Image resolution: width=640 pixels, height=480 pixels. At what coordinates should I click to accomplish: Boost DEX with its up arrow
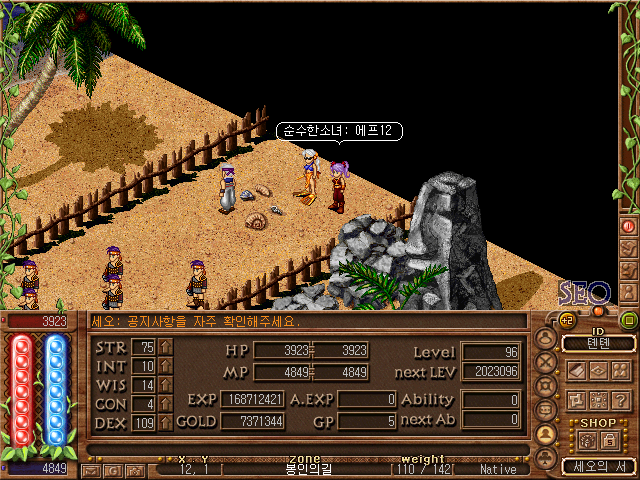point(166,423)
